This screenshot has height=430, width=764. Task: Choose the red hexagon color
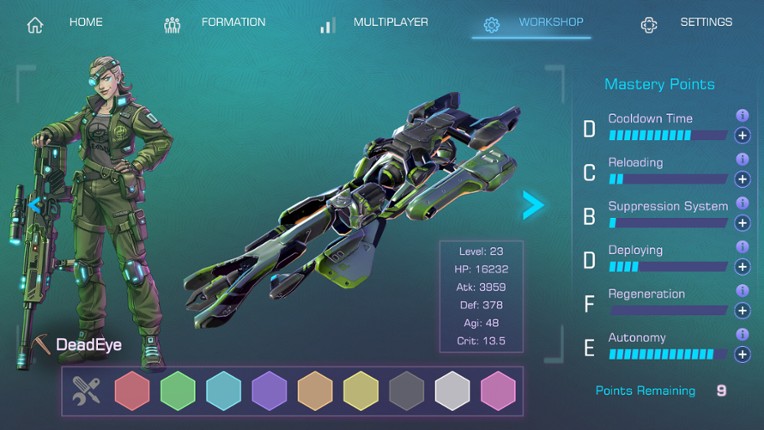pos(132,391)
